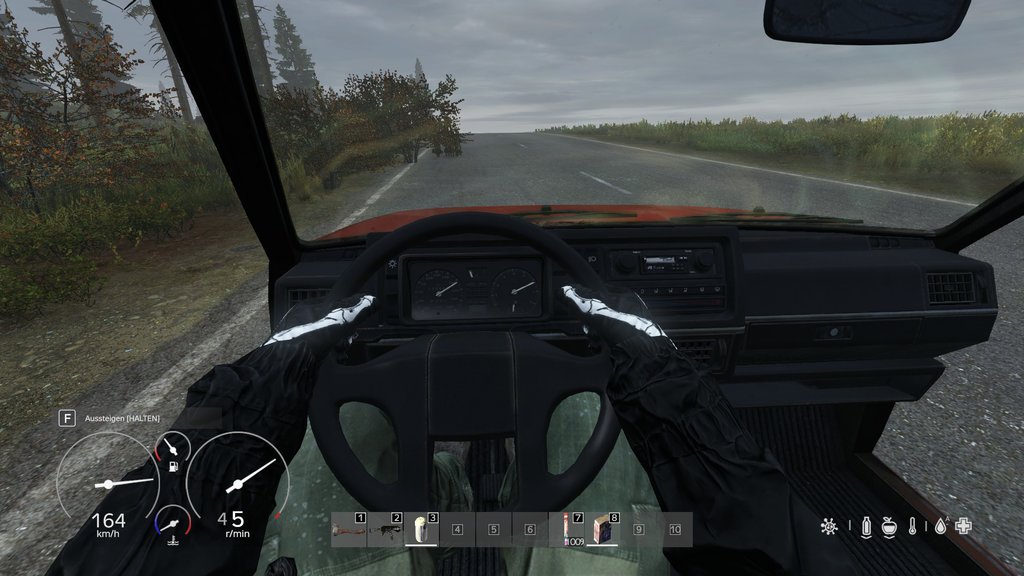Click the apple hunger status icon

(889, 526)
